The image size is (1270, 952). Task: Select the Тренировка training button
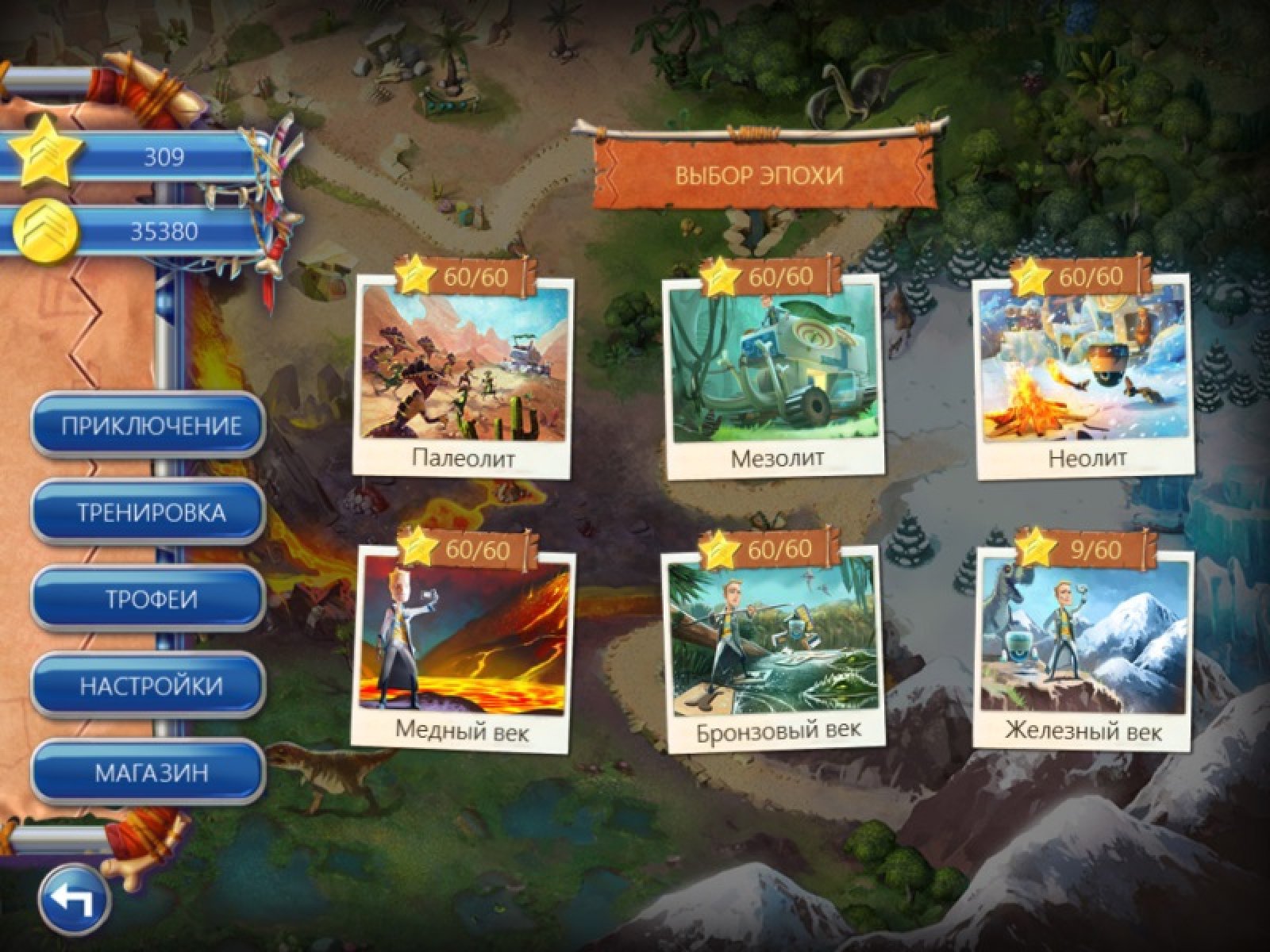[x=149, y=512]
